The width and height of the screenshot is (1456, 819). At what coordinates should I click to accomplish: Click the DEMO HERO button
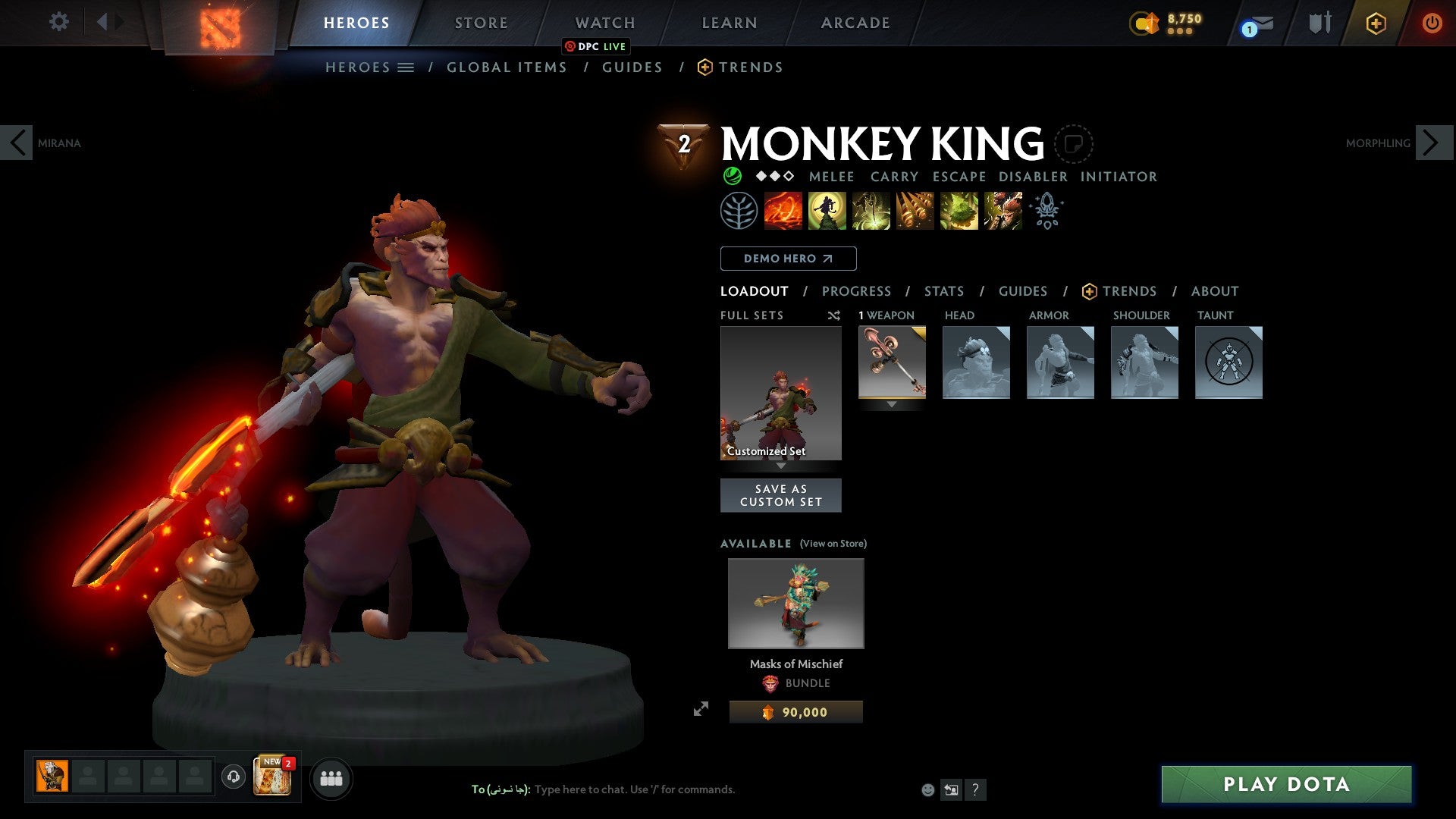pos(787,258)
